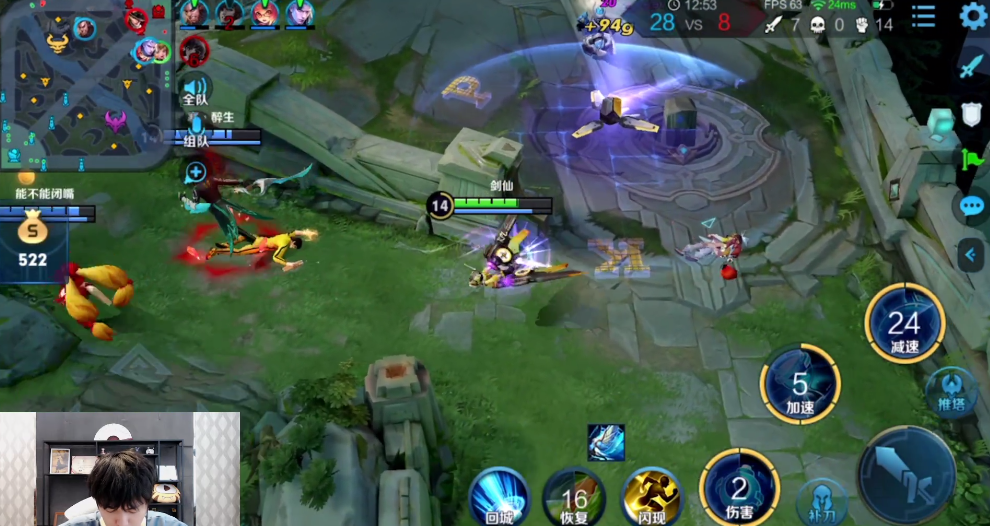Send the shield retreat signal

(972, 114)
